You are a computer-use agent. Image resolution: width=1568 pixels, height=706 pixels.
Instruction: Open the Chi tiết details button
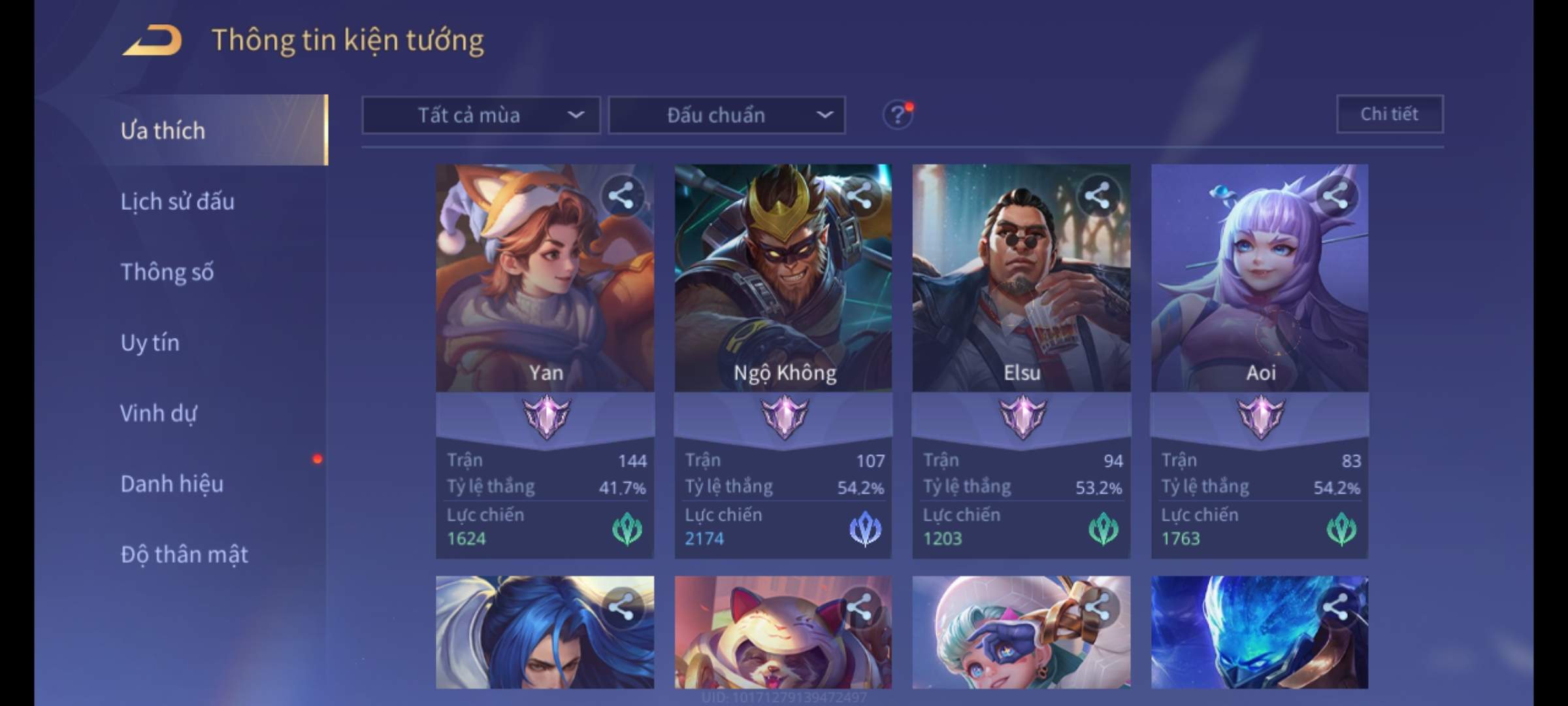click(x=1389, y=114)
